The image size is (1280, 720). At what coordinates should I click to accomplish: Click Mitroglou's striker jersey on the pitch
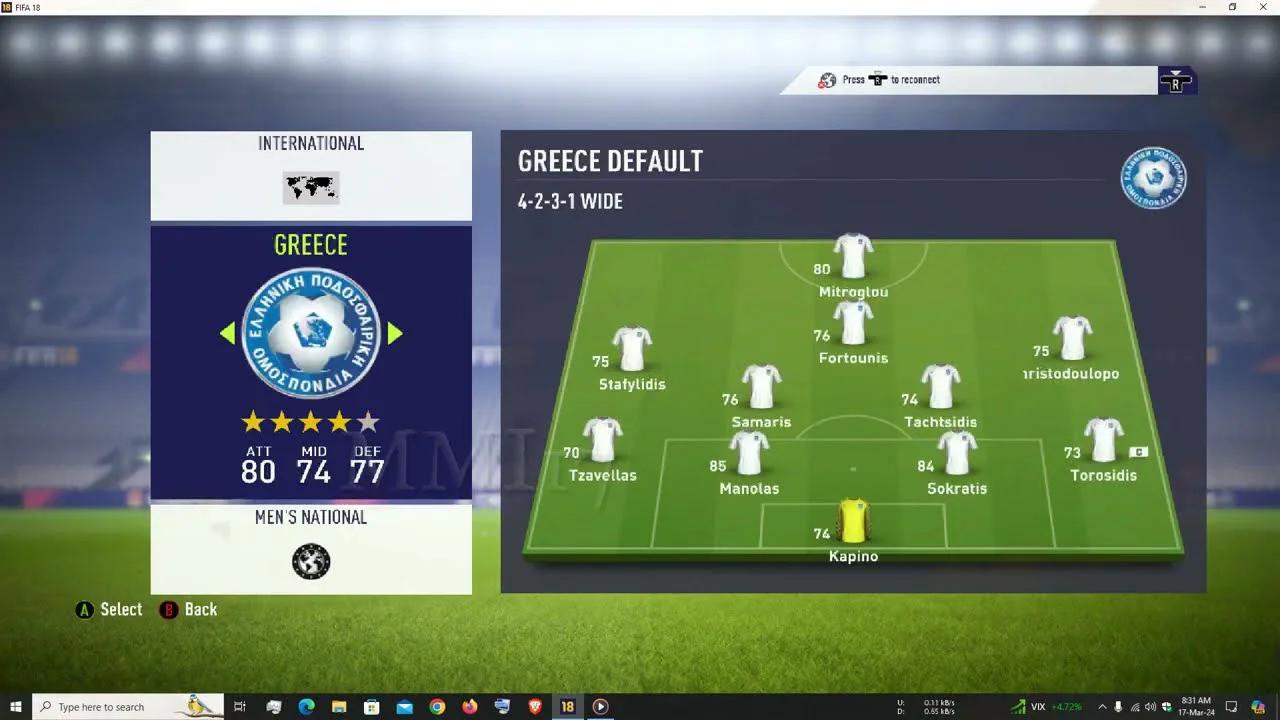[x=852, y=252]
